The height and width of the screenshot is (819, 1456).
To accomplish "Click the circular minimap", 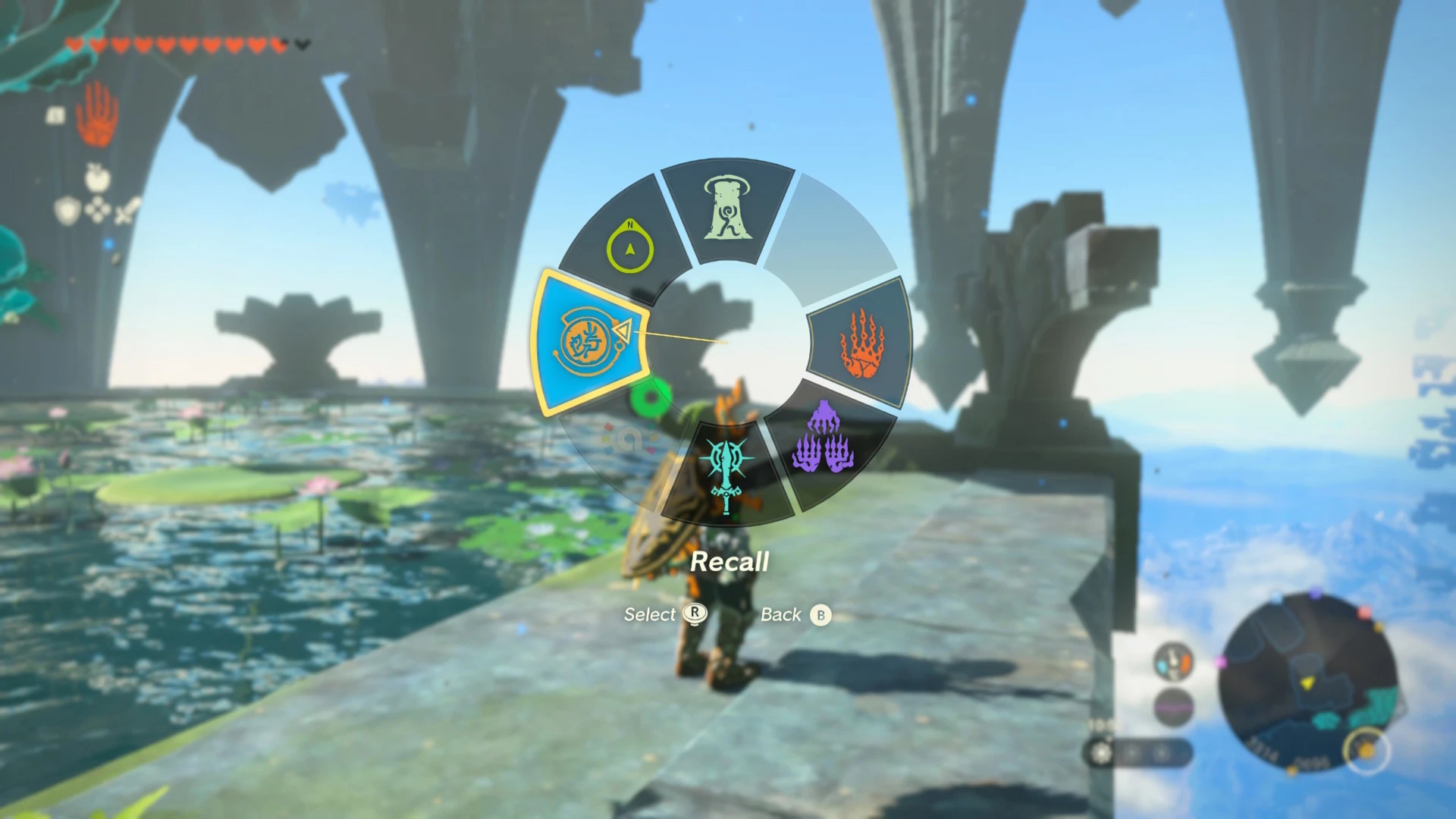I will click(x=1310, y=681).
